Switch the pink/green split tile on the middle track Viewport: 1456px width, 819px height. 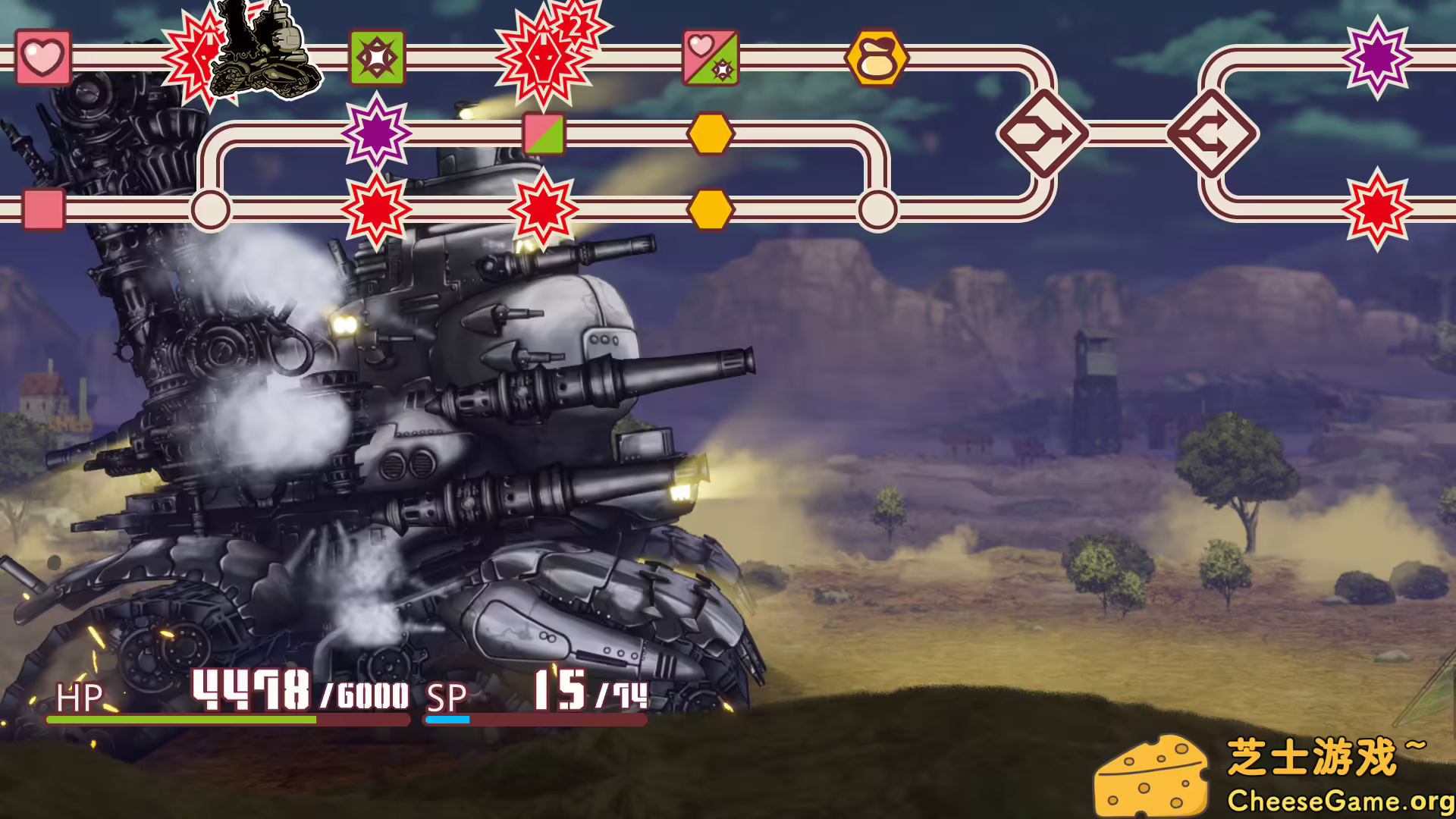543,133
